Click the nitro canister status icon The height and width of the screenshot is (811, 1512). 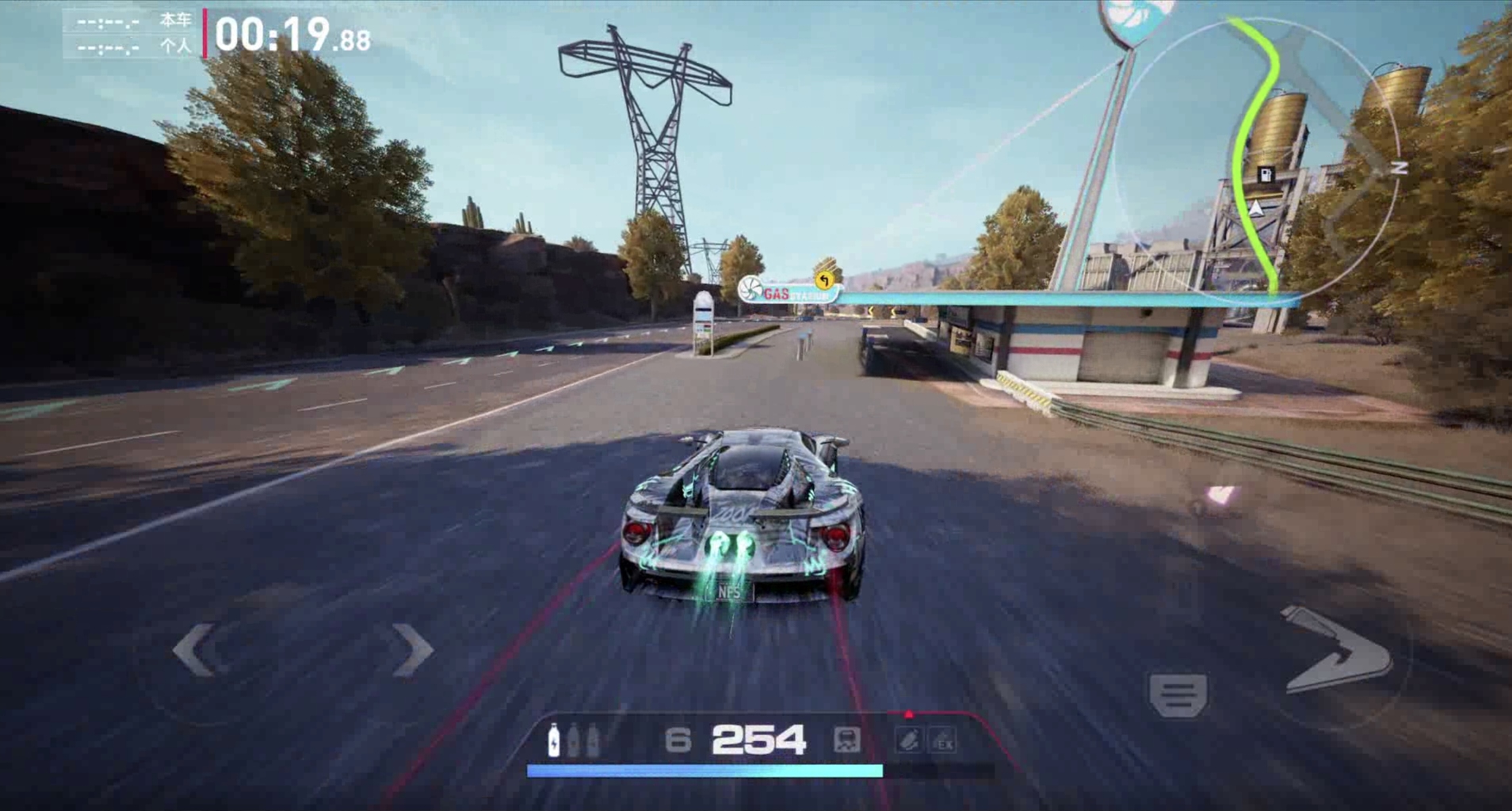(908, 741)
